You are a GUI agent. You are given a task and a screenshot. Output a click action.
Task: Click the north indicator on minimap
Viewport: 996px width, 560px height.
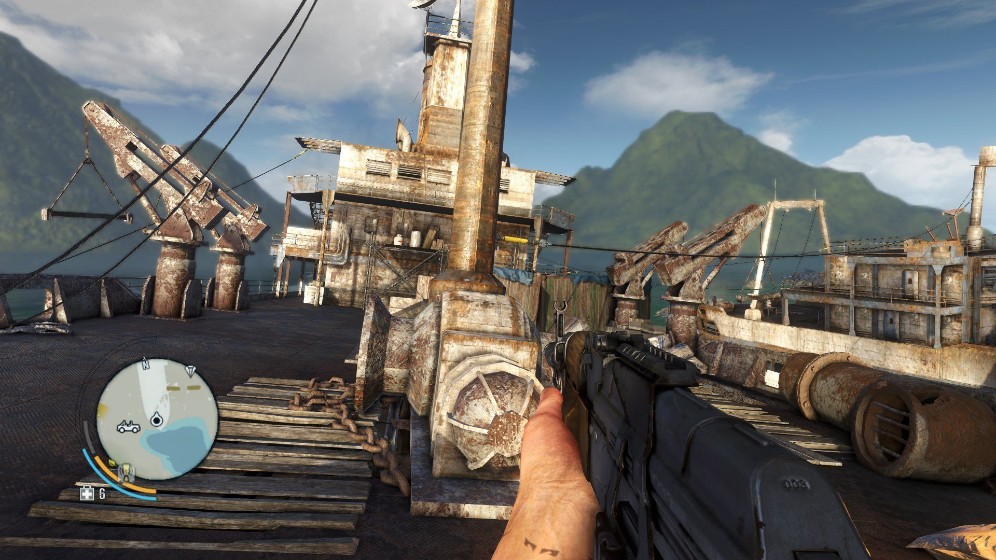tap(145, 363)
